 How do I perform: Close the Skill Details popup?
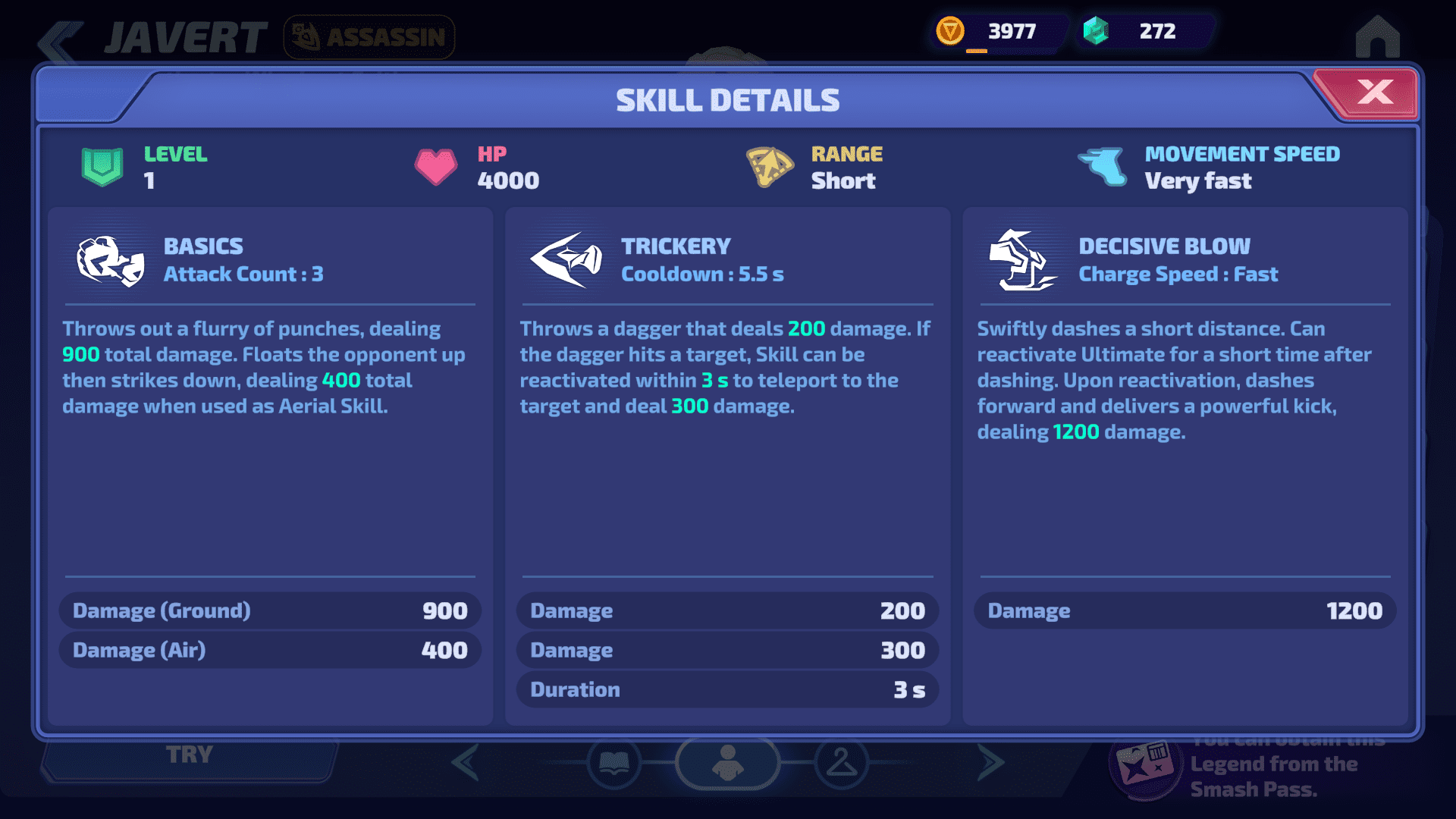(x=1373, y=93)
